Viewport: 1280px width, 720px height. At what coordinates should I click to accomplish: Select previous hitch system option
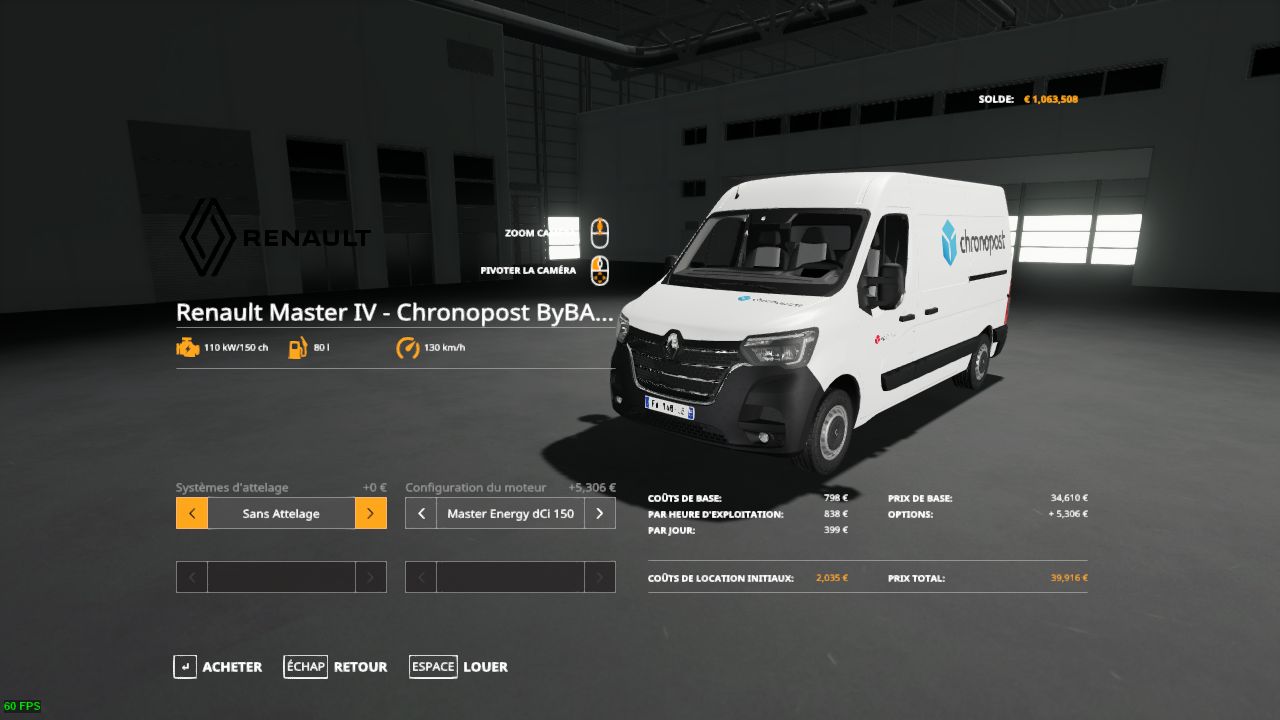click(x=191, y=513)
